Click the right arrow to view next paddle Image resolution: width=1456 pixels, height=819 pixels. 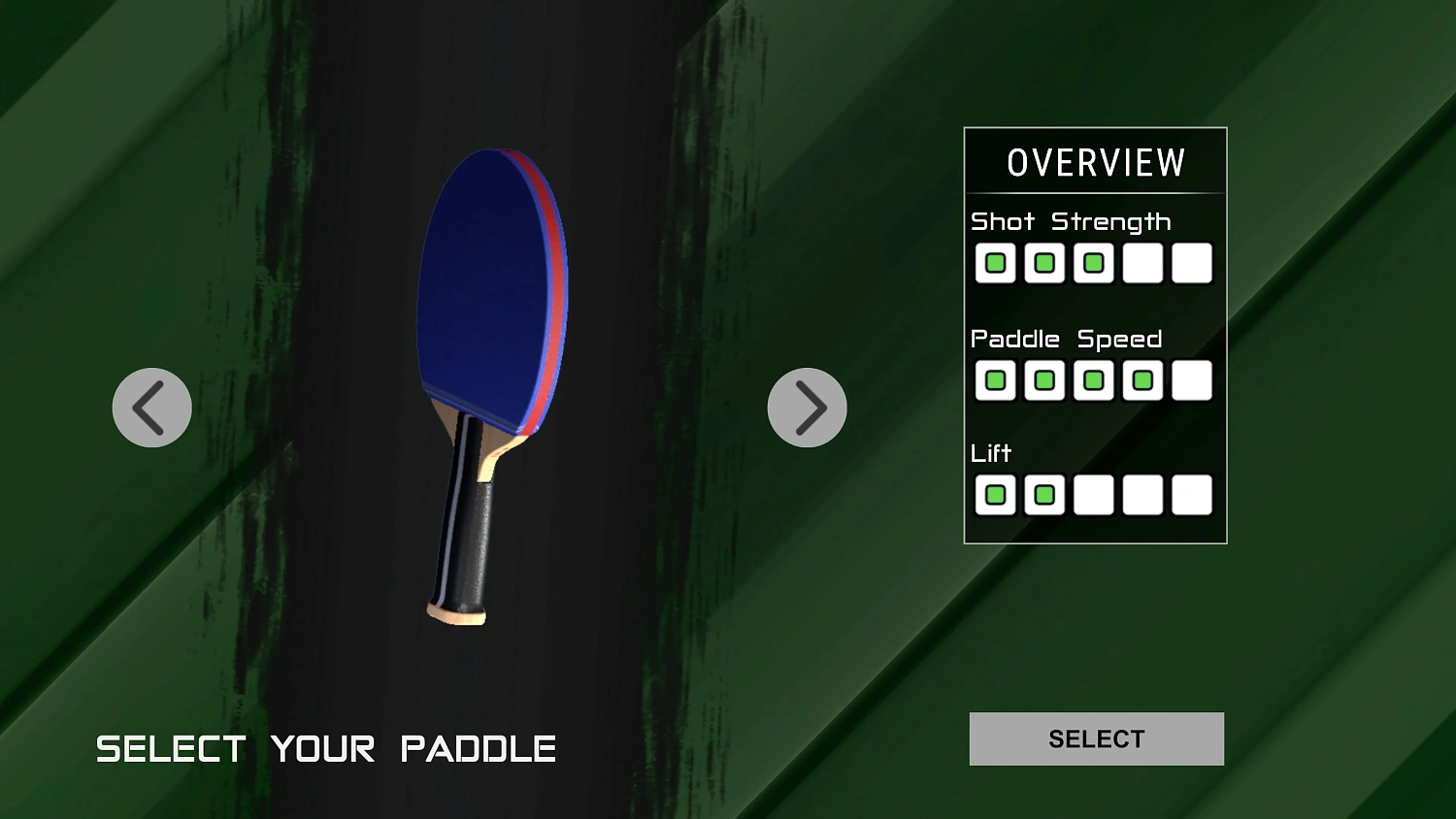(x=807, y=408)
